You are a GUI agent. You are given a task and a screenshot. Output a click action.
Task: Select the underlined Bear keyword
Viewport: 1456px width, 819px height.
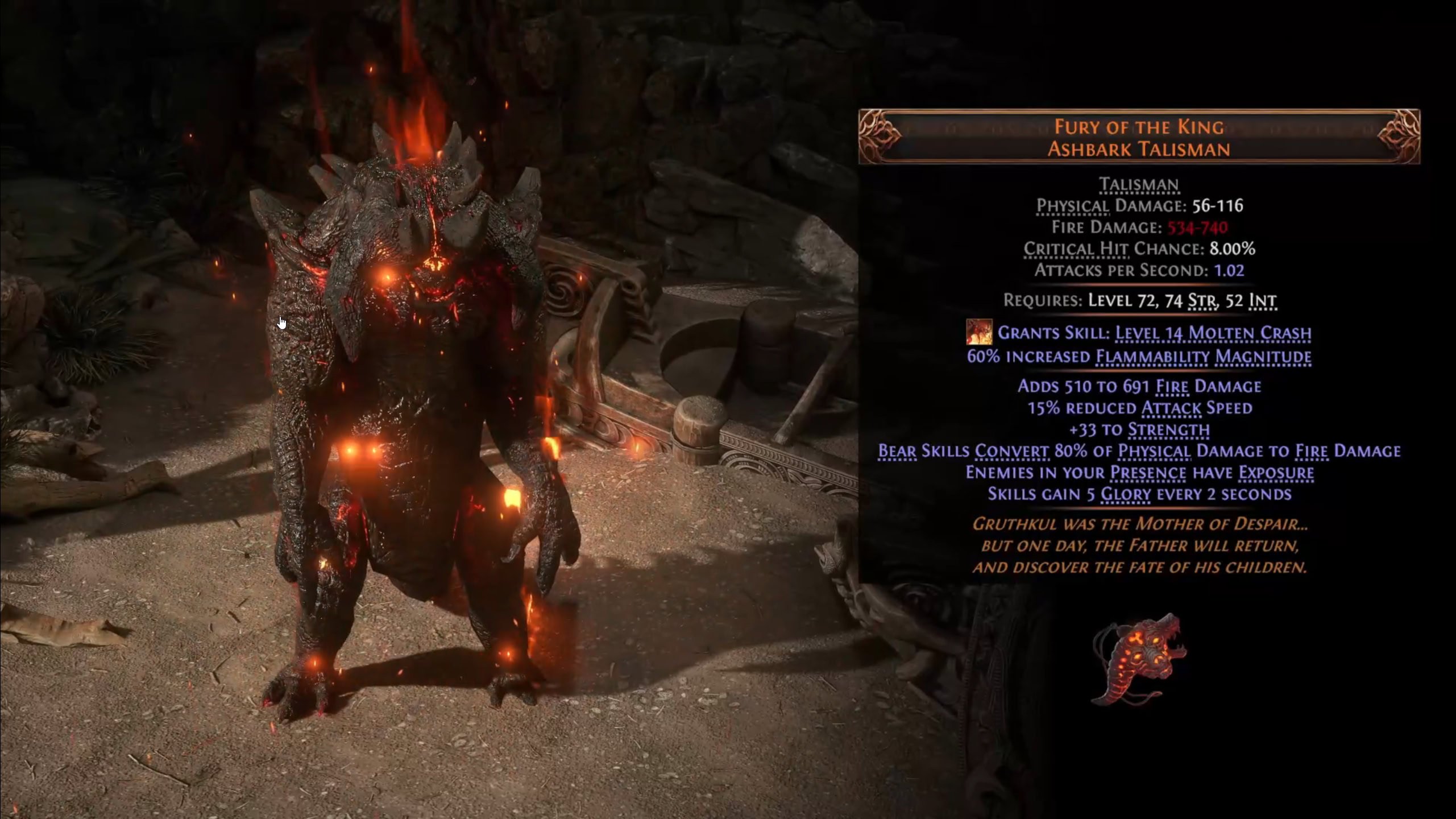(897, 451)
